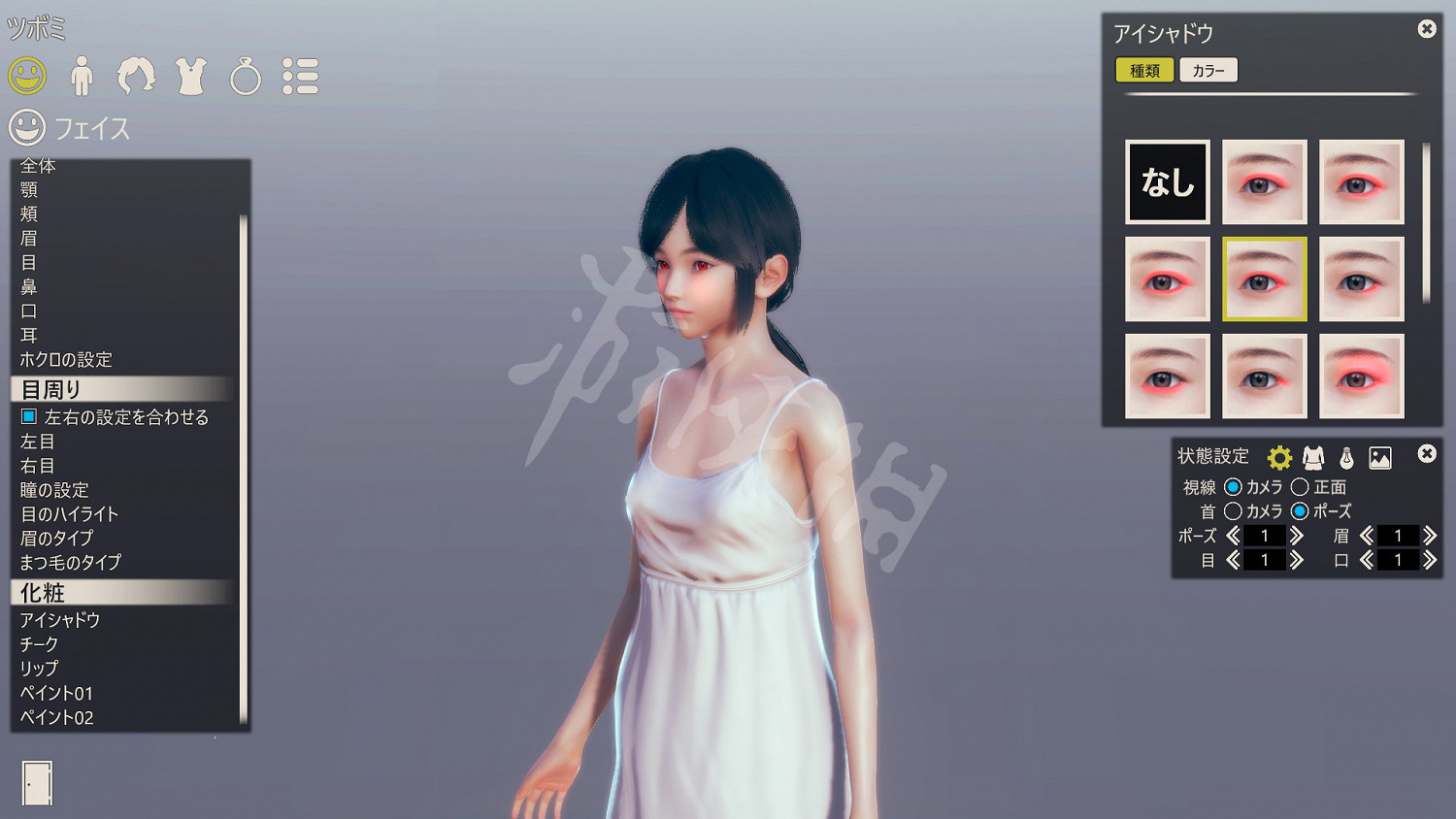Select カメラ radio for 首
This screenshot has height=819, width=1456.
coord(1235,511)
